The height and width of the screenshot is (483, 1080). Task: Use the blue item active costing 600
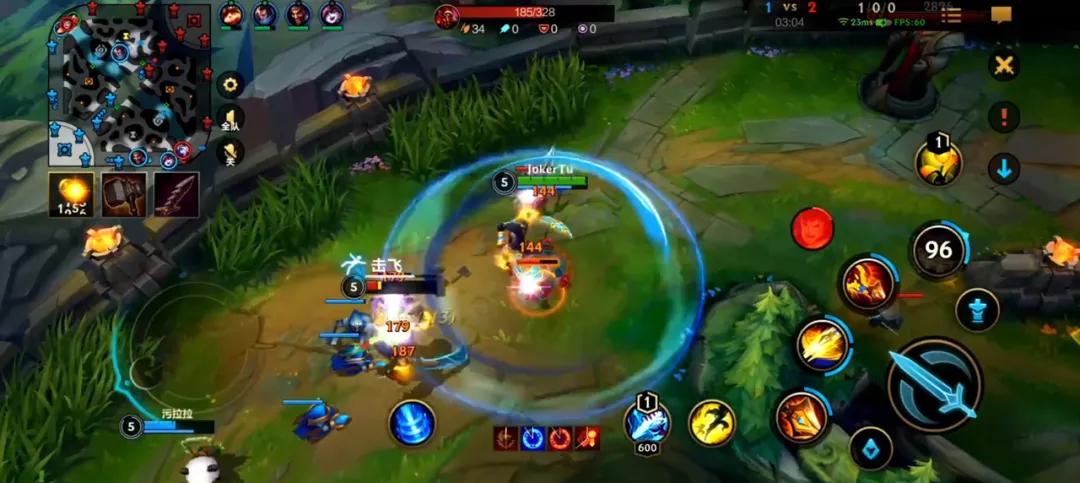[x=647, y=421]
